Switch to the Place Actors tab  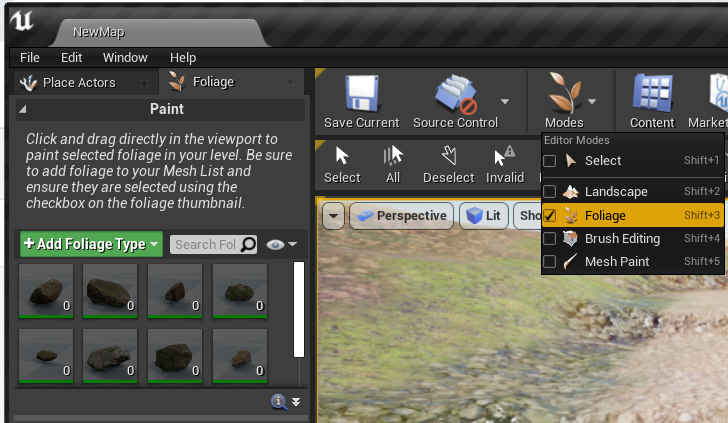79,83
